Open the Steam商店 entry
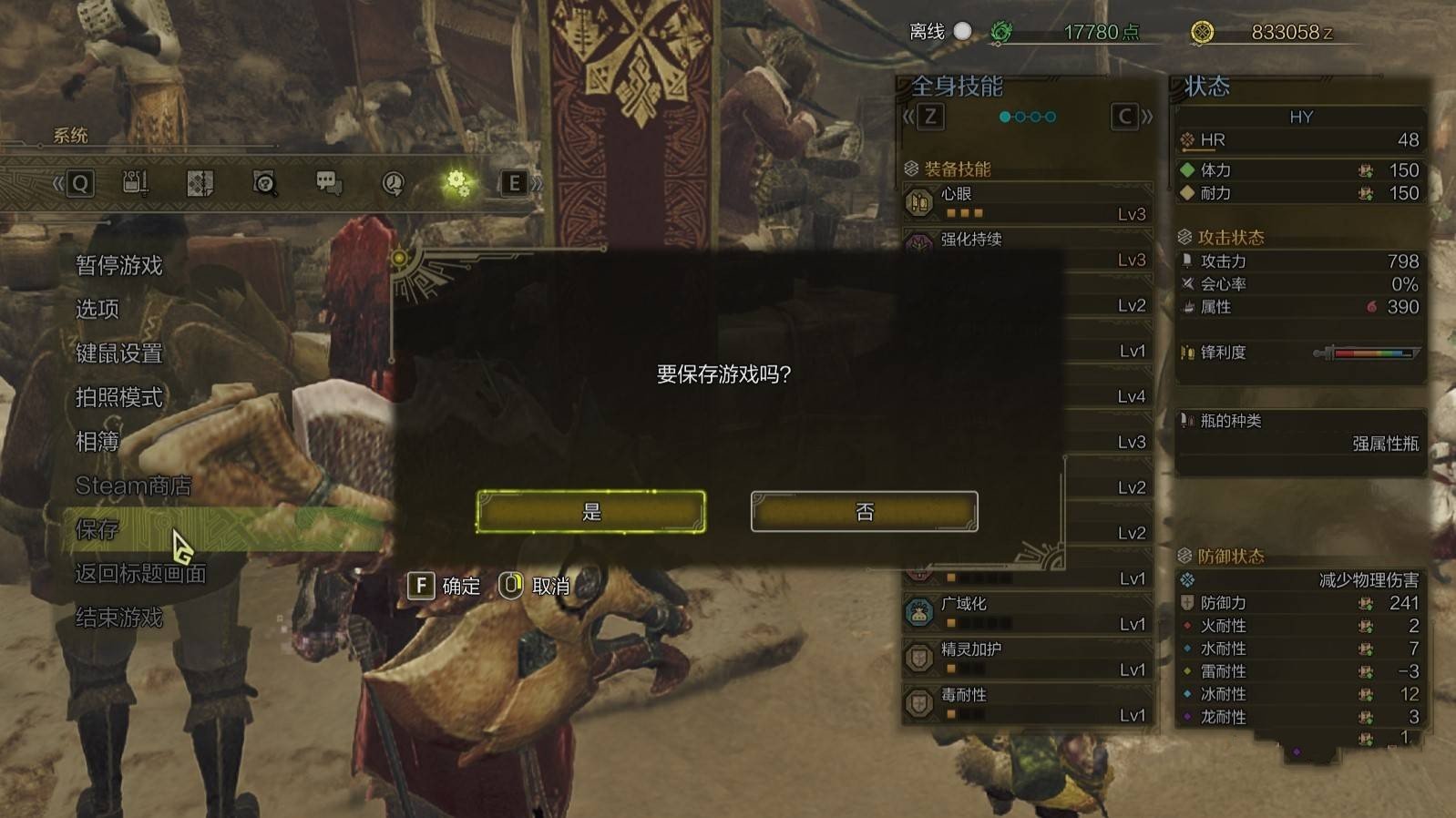This screenshot has width=1456, height=818. click(133, 486)
